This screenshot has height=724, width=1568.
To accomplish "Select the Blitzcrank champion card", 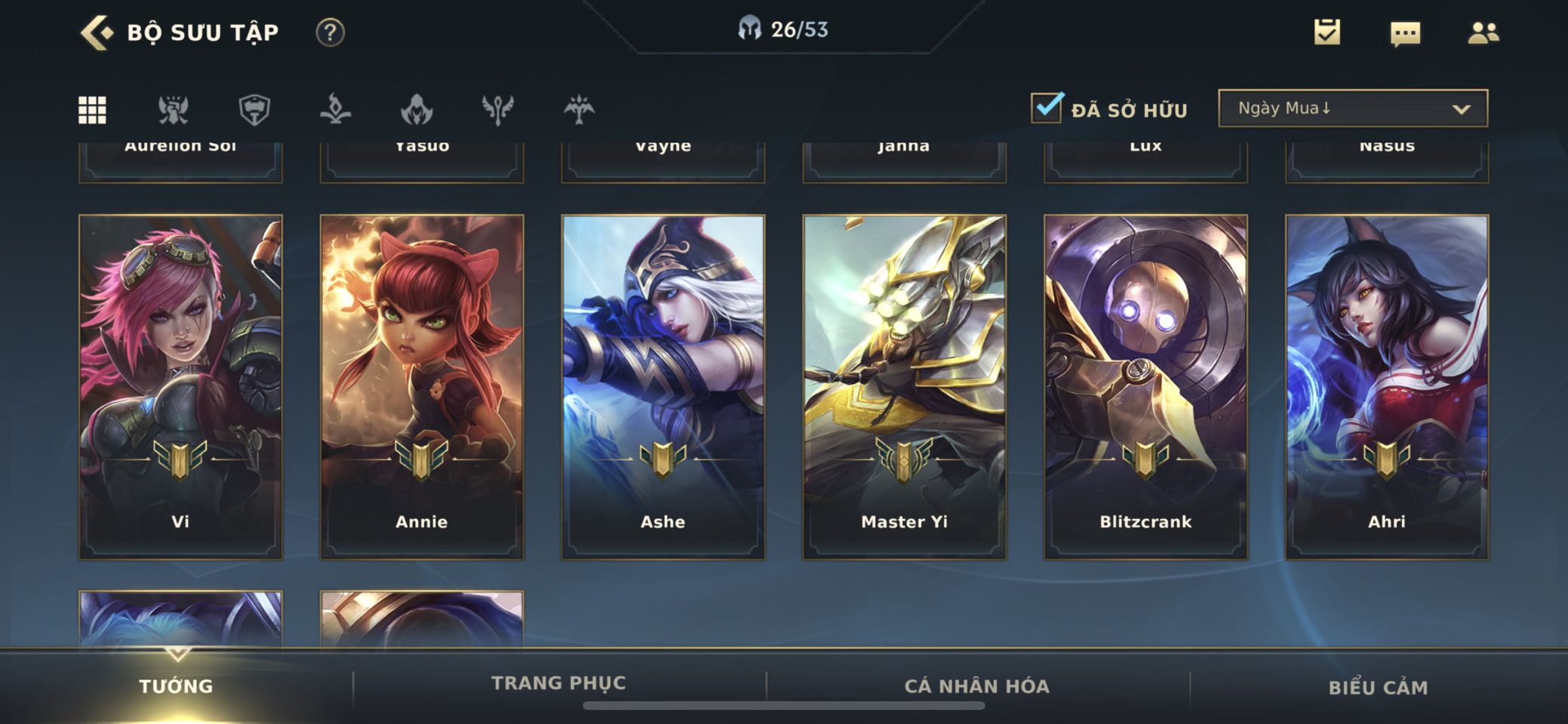I will [x=1145, y=387].
